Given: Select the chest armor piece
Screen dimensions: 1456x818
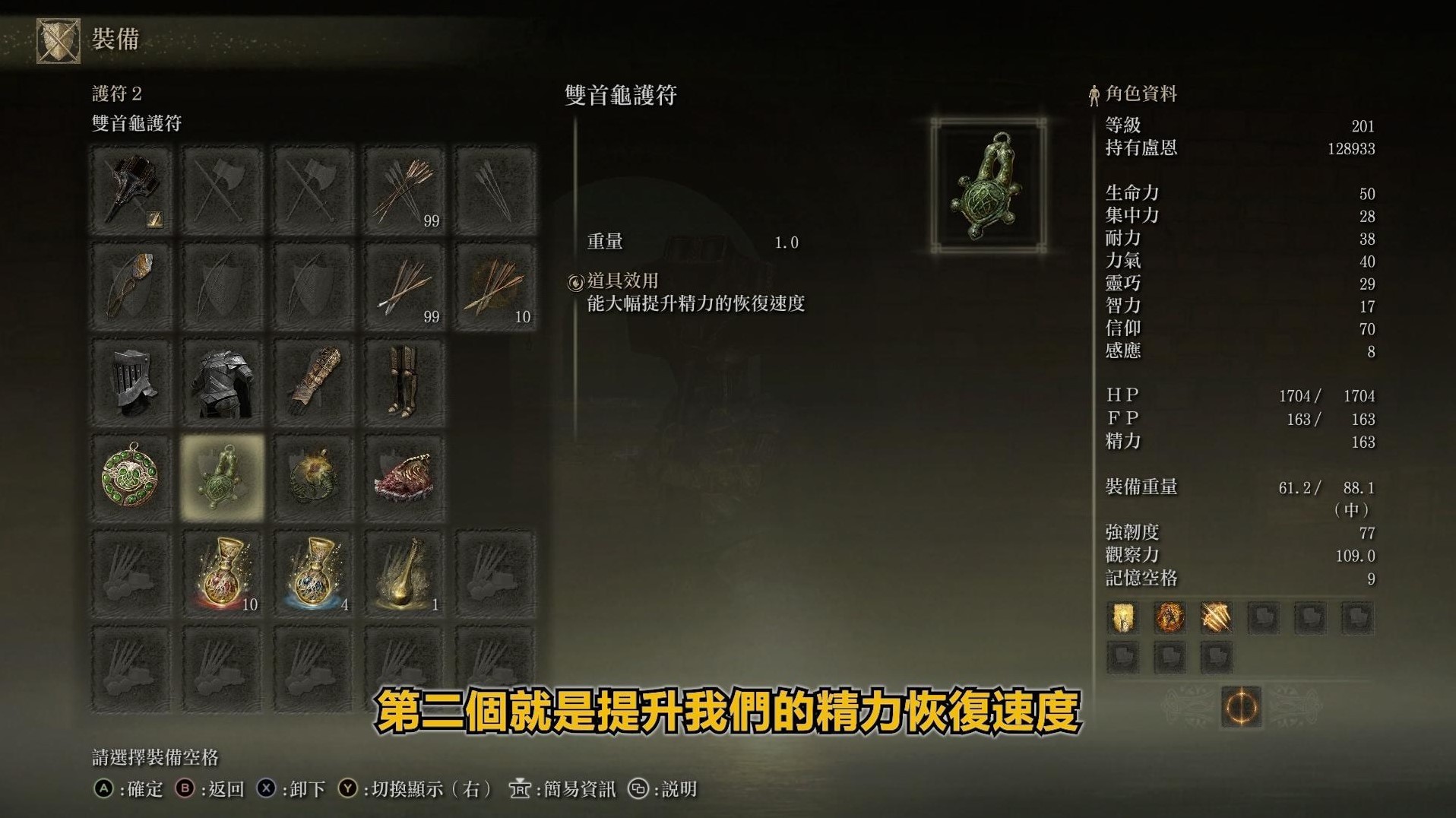Looking at the screenshot, I should [223, 382].
